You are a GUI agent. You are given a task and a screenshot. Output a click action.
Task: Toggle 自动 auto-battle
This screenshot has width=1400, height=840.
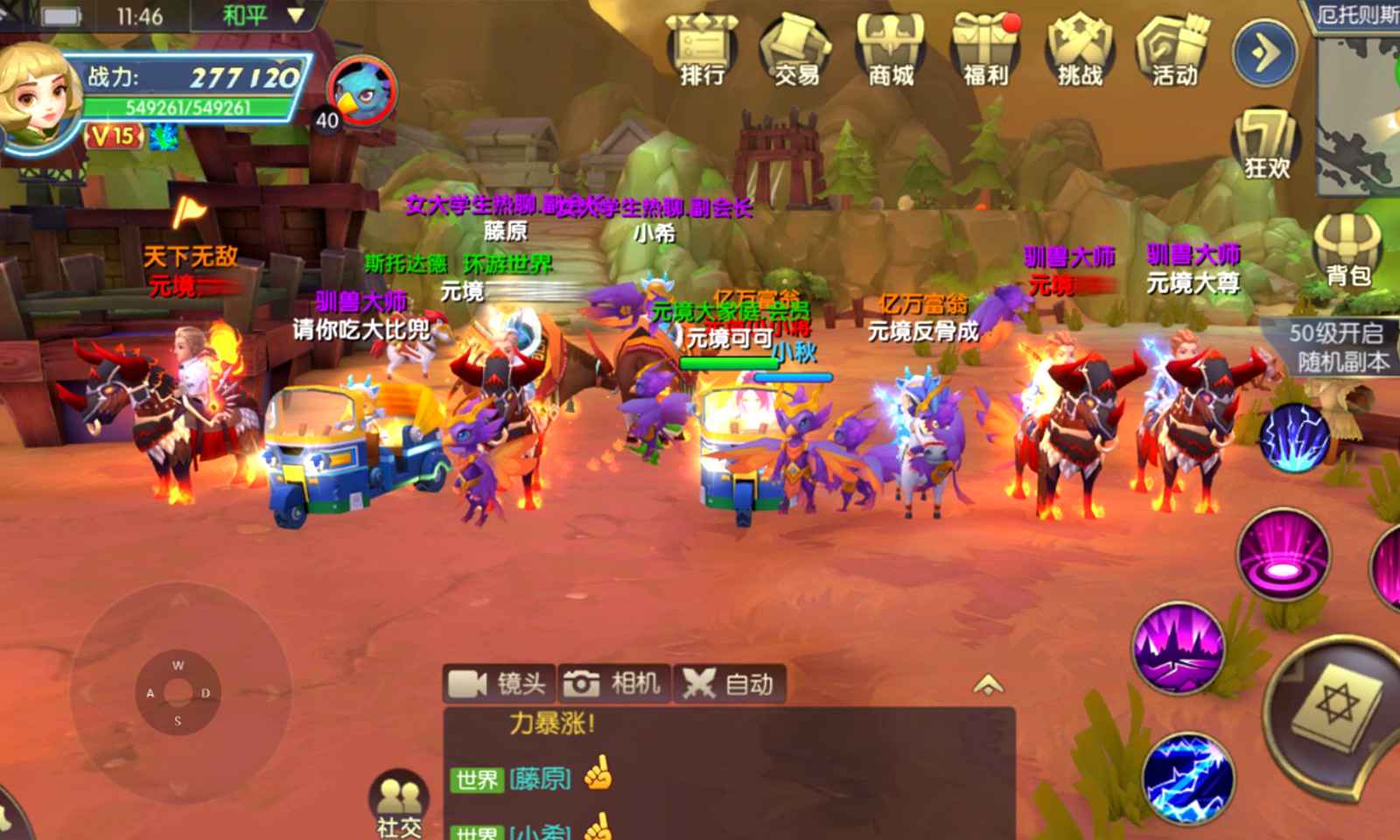pos(729,683)
